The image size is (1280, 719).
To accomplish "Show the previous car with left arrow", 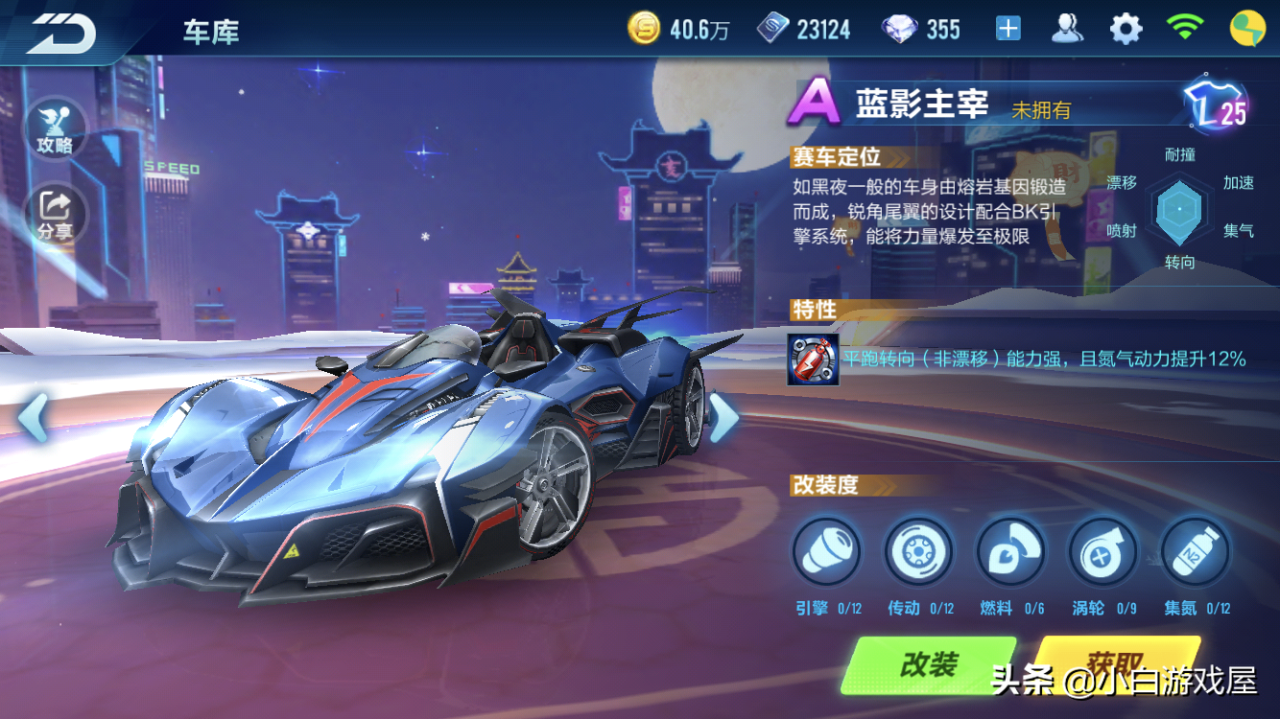I will [33, 417].
